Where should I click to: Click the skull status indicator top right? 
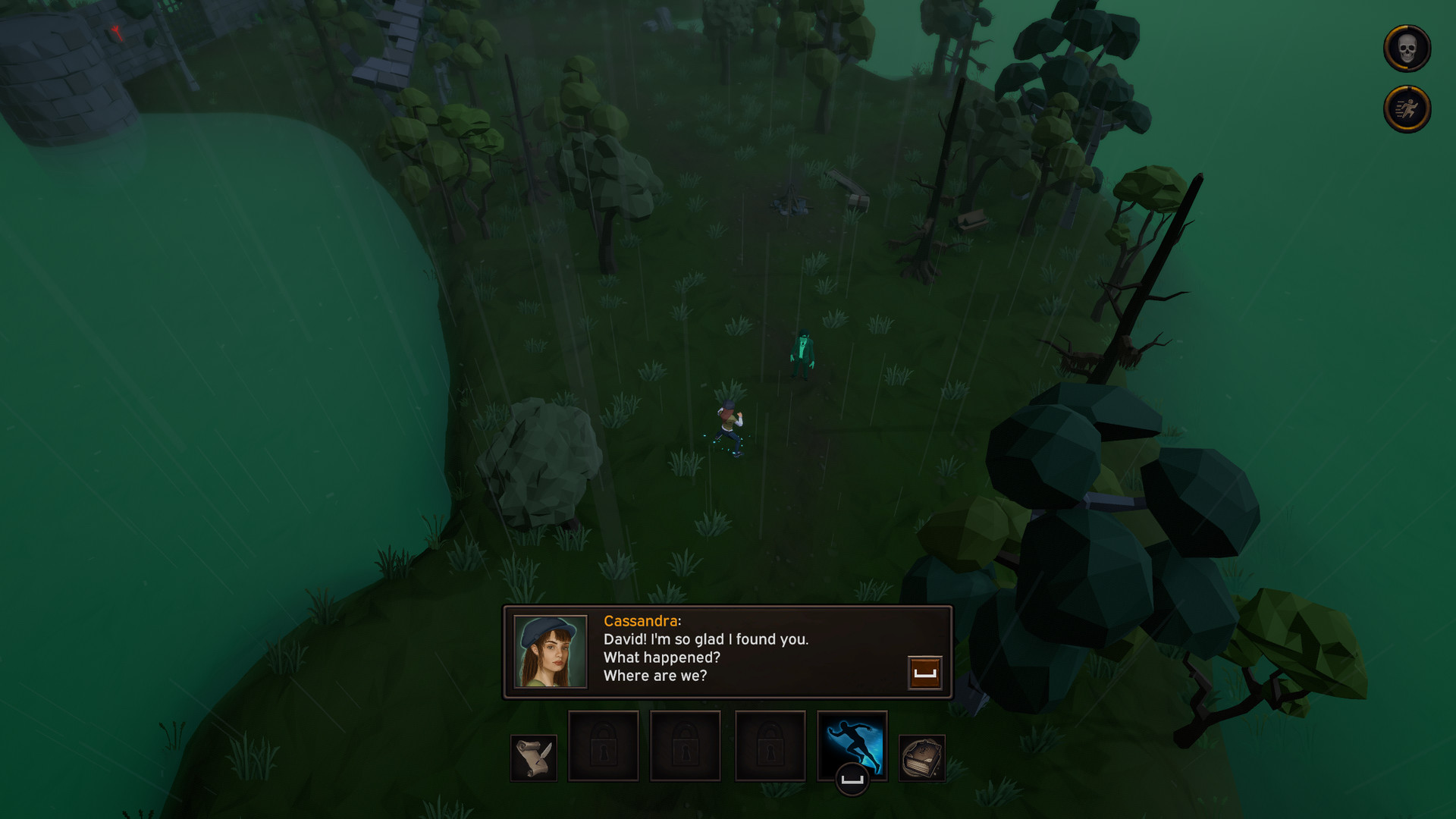[1407, 48]
